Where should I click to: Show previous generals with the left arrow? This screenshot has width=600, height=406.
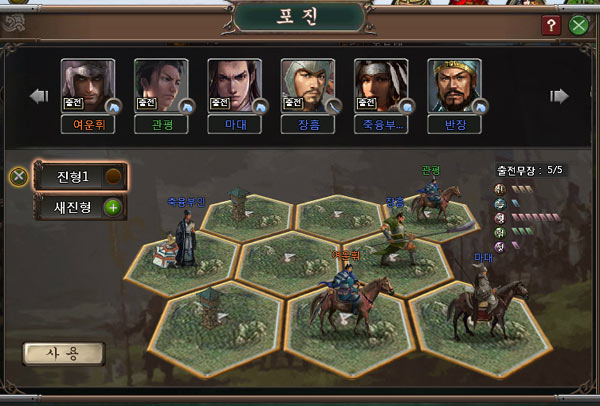pyautogui.click(x=39, y=96)
